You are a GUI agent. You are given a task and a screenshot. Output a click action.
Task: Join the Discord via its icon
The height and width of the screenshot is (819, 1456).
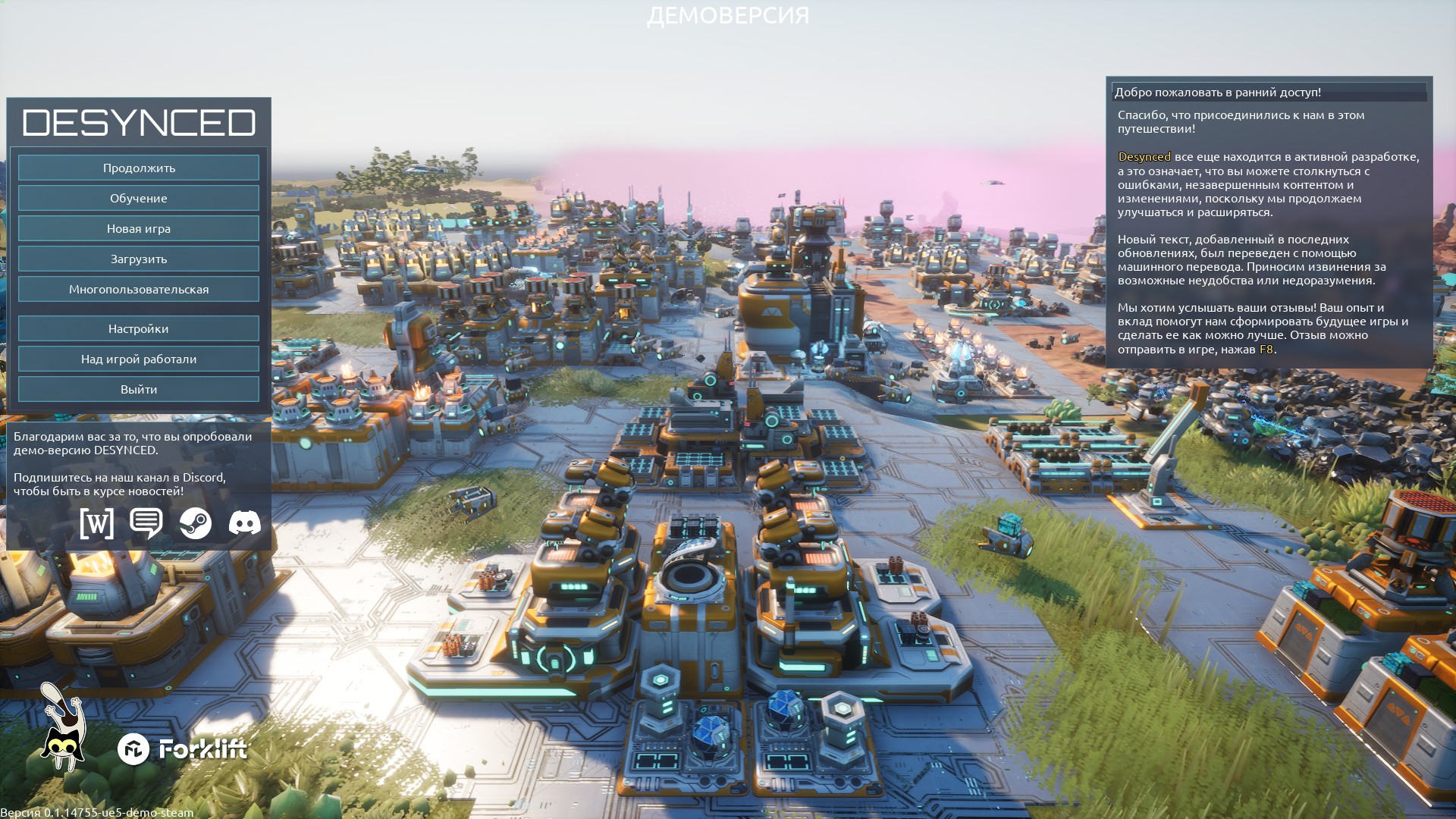pos(245,522)
